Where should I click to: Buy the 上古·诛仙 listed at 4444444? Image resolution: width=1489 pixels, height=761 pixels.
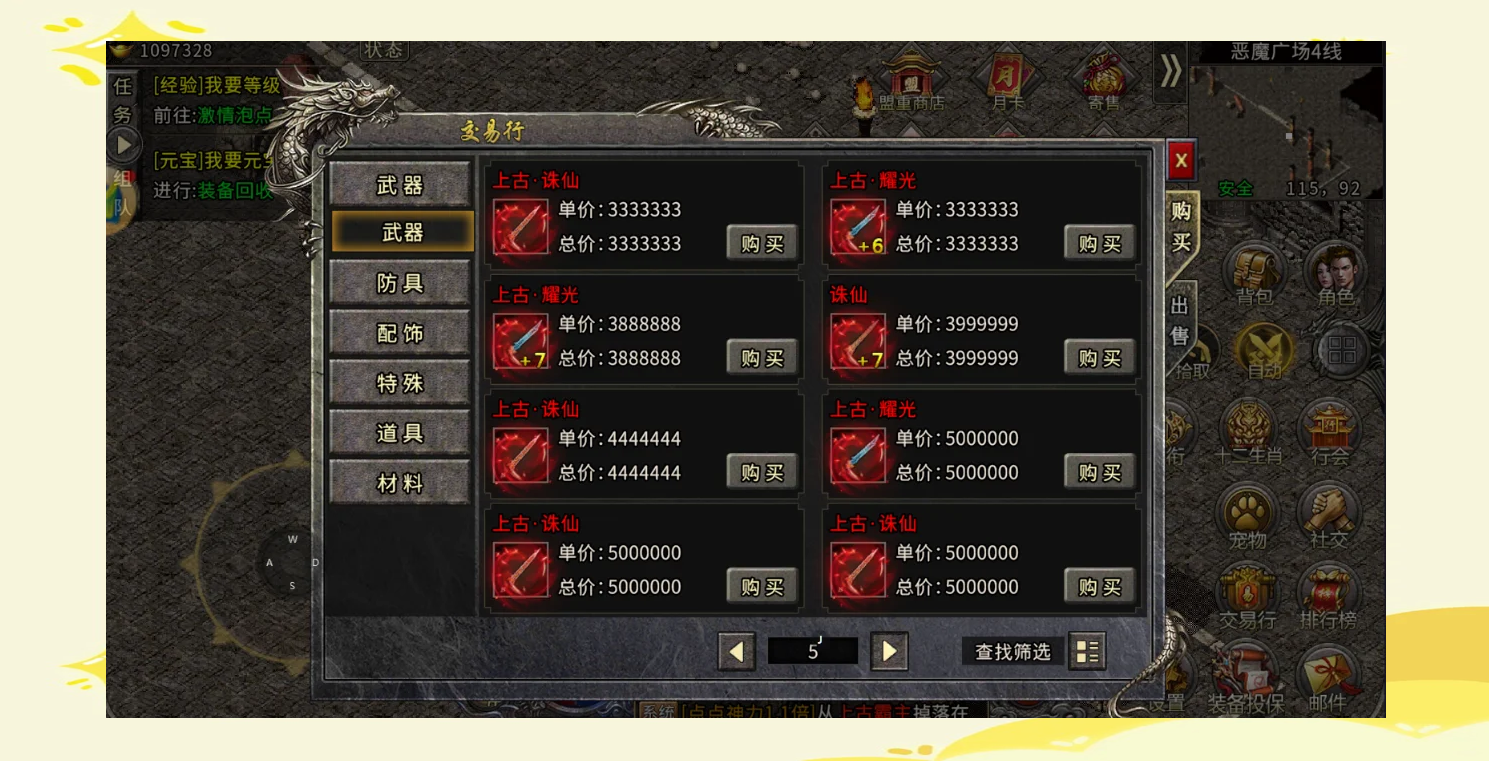[x=761, y=472]
